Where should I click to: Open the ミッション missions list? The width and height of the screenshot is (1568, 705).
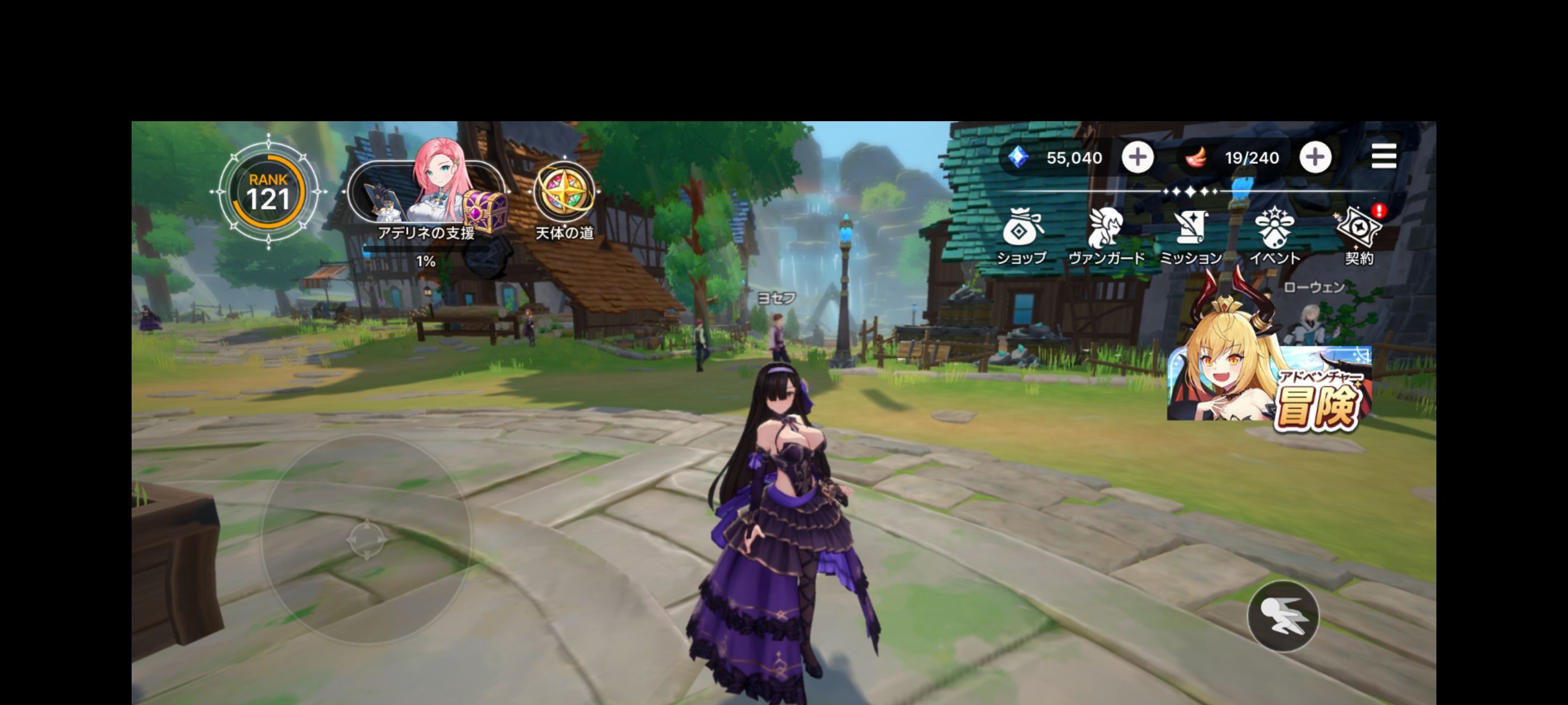[1191, 236]
